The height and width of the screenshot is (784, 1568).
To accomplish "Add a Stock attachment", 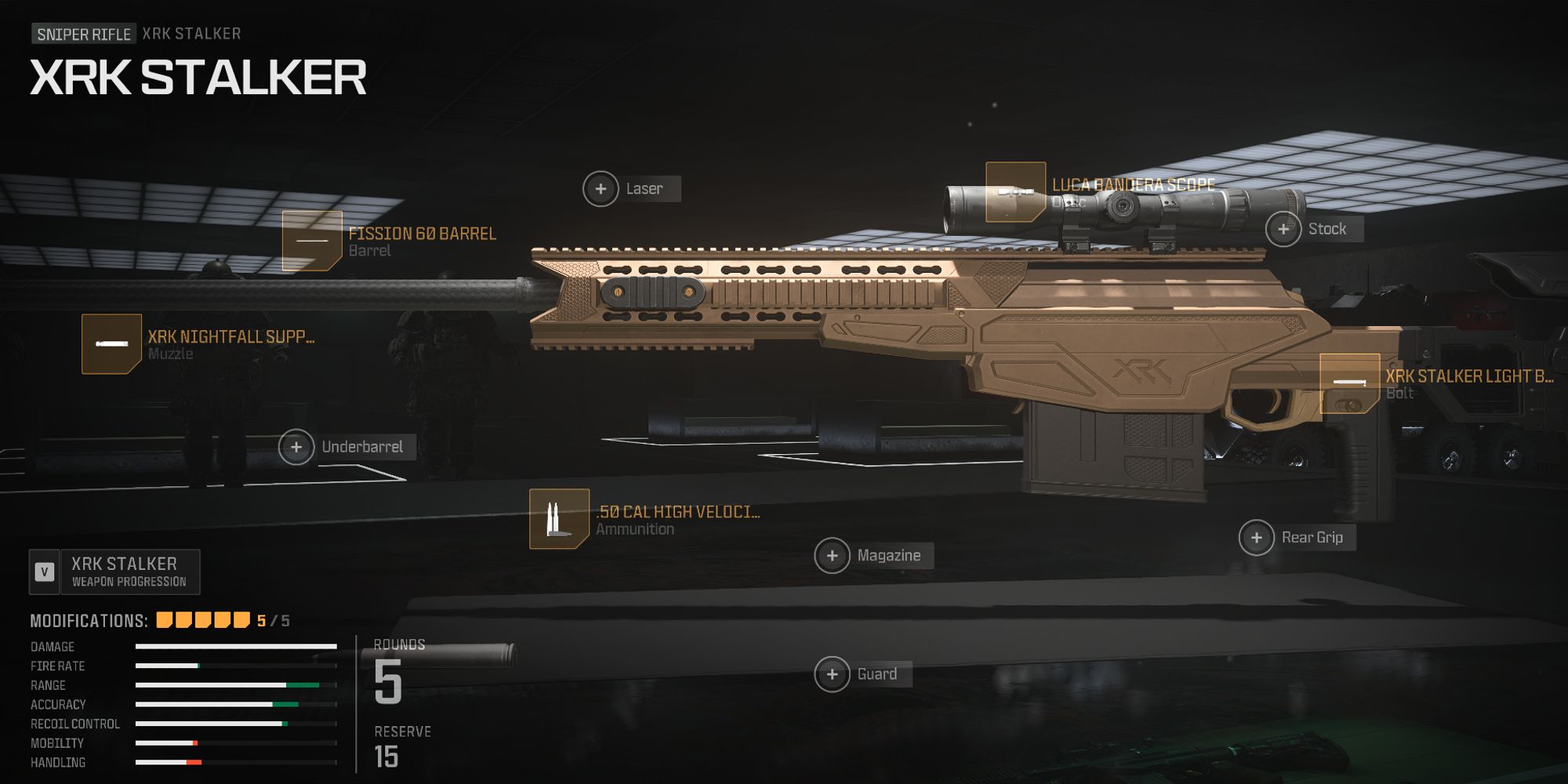I will [x=1283, y=229].
